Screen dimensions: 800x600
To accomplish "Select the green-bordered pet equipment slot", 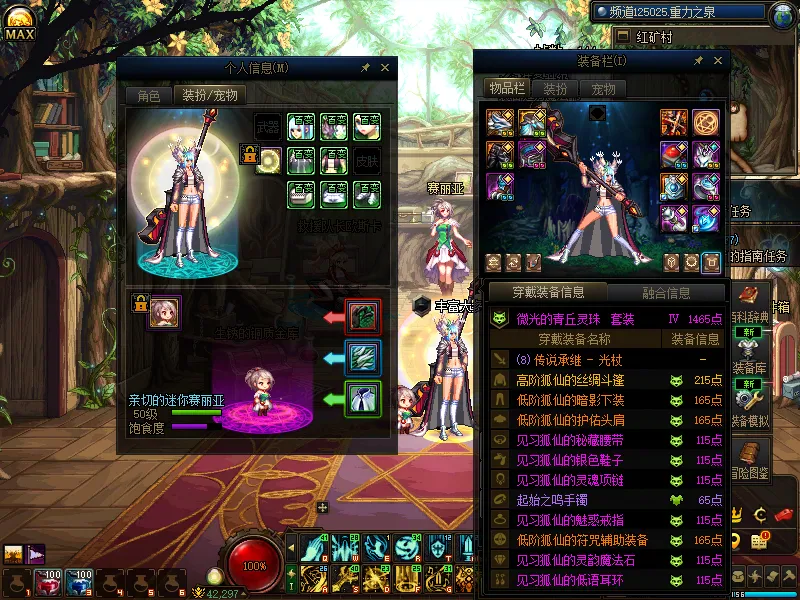I will point(362,398).
